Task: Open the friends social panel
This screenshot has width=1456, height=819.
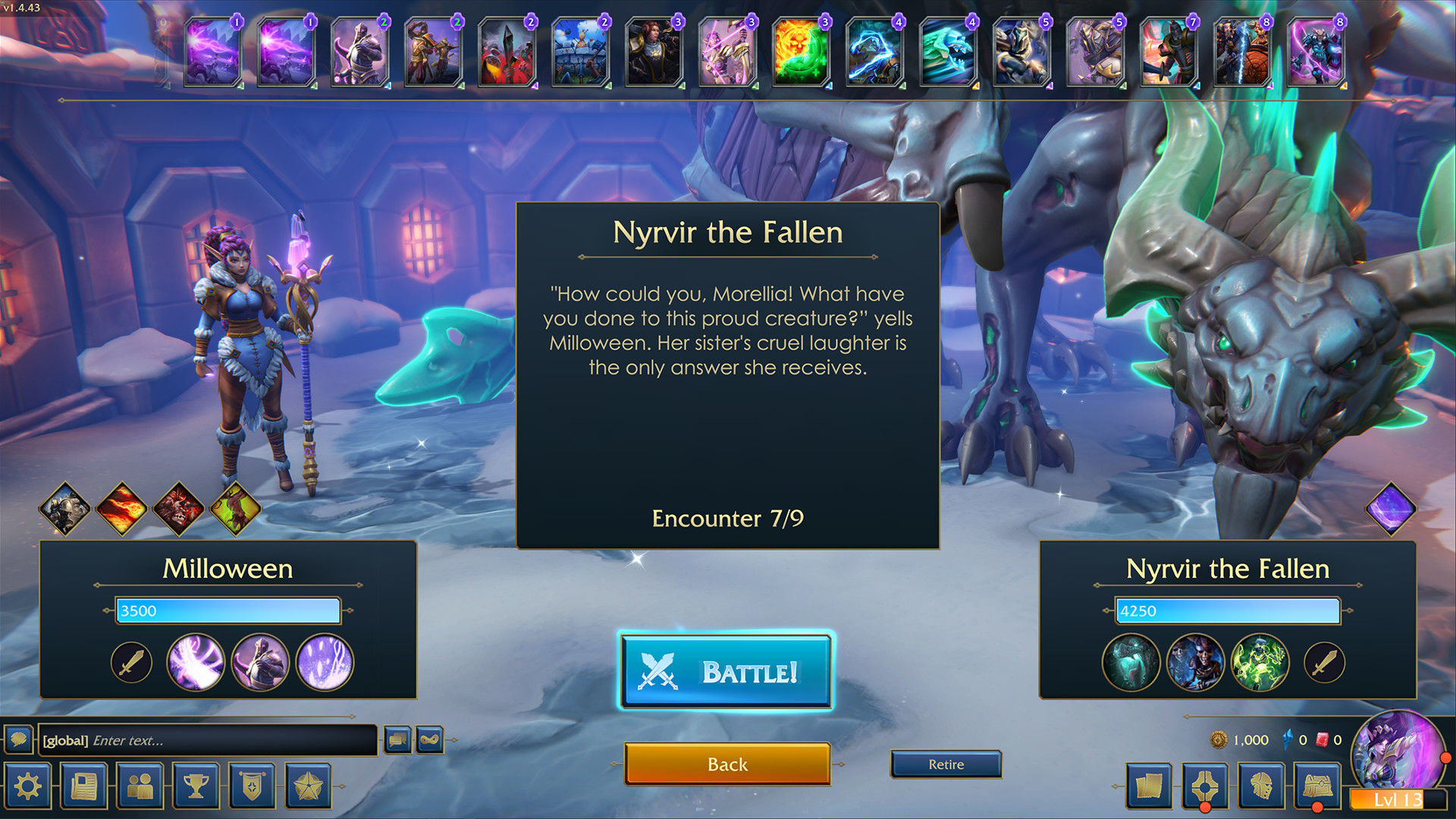Action: click(140, 785)
